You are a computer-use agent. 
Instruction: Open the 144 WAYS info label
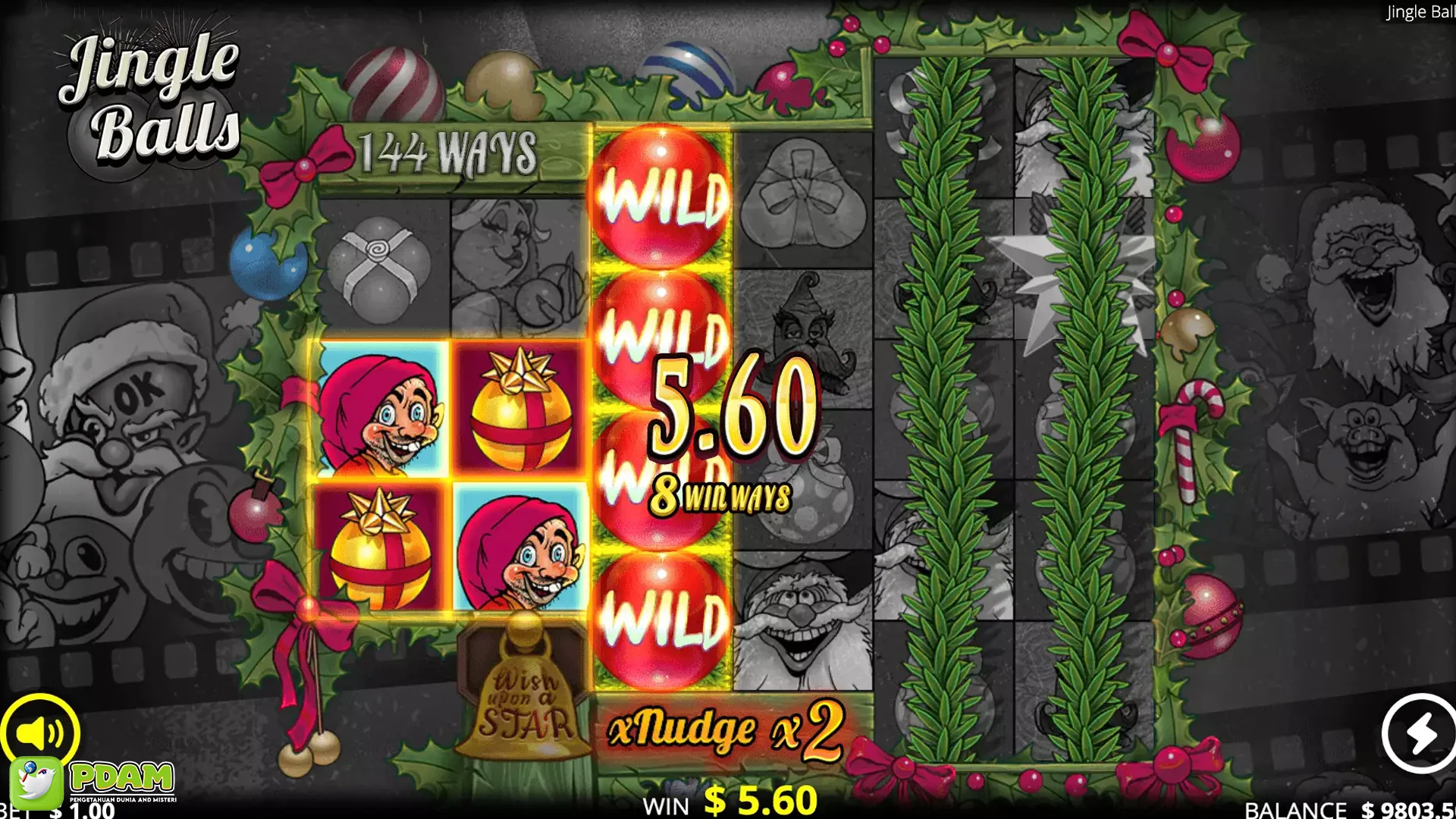point(447,150)
